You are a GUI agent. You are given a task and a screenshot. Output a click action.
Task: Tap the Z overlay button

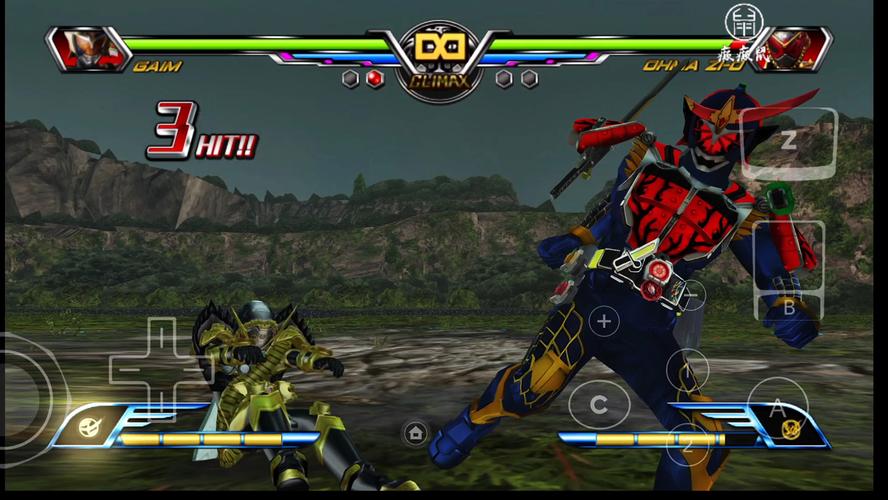tap(789, 142)
